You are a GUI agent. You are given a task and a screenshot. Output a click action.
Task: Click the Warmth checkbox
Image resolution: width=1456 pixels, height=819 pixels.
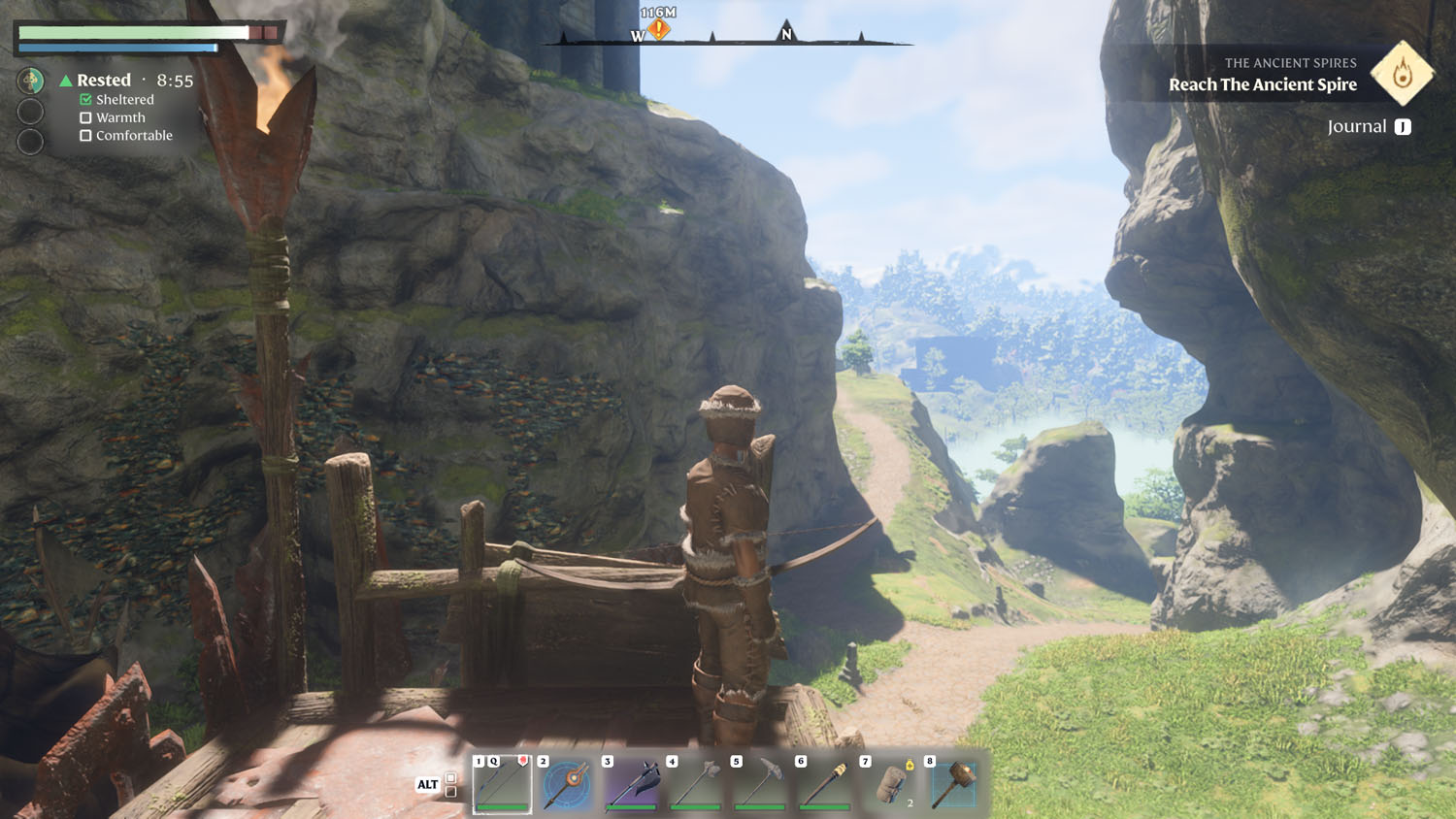click(x=86, y=117)
